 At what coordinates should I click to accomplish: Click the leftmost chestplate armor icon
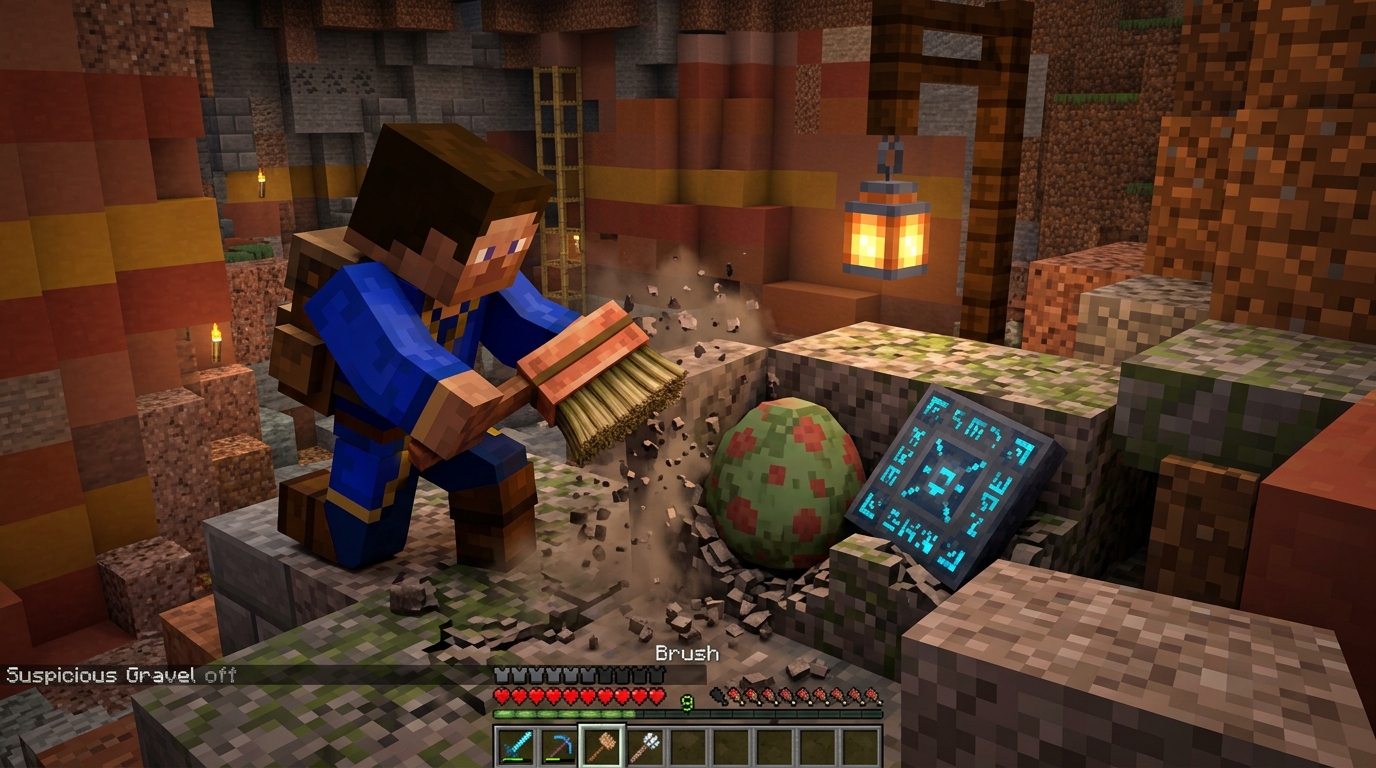pyautogui.click(x=499, y=673)
